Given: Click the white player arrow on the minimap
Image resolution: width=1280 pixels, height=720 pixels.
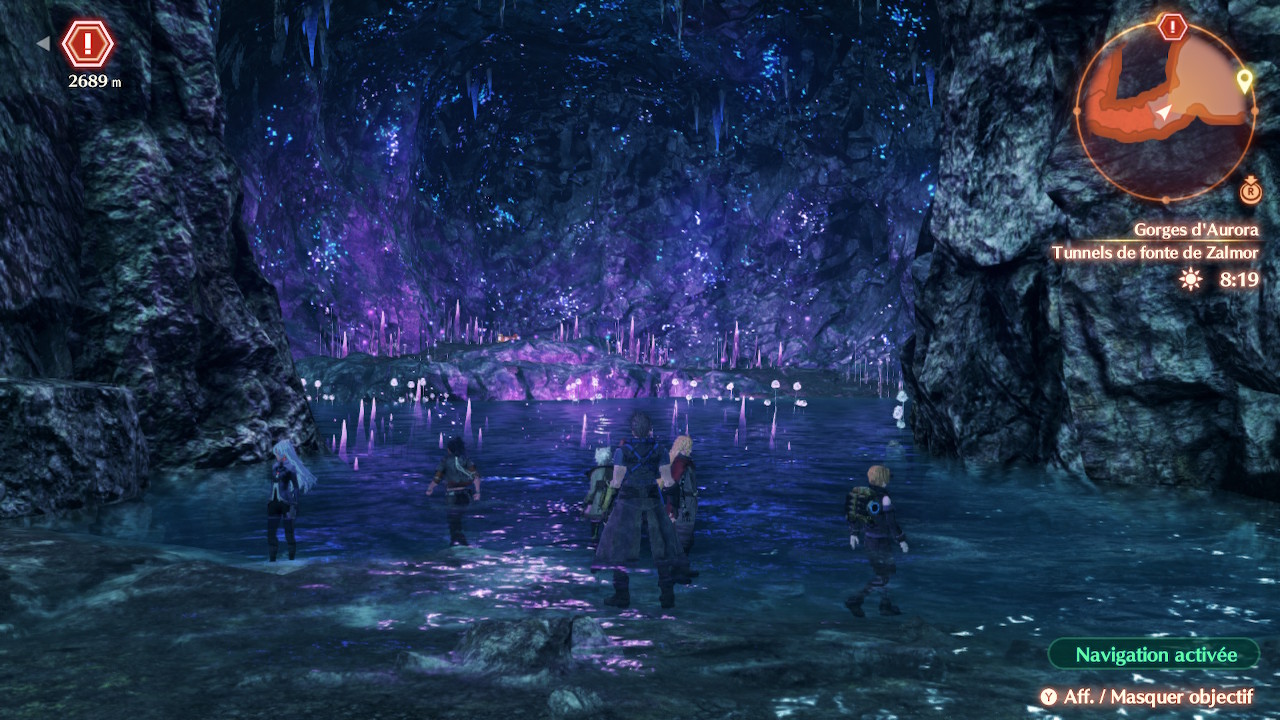Looking at the screenshot, I should coord(1163,114).
